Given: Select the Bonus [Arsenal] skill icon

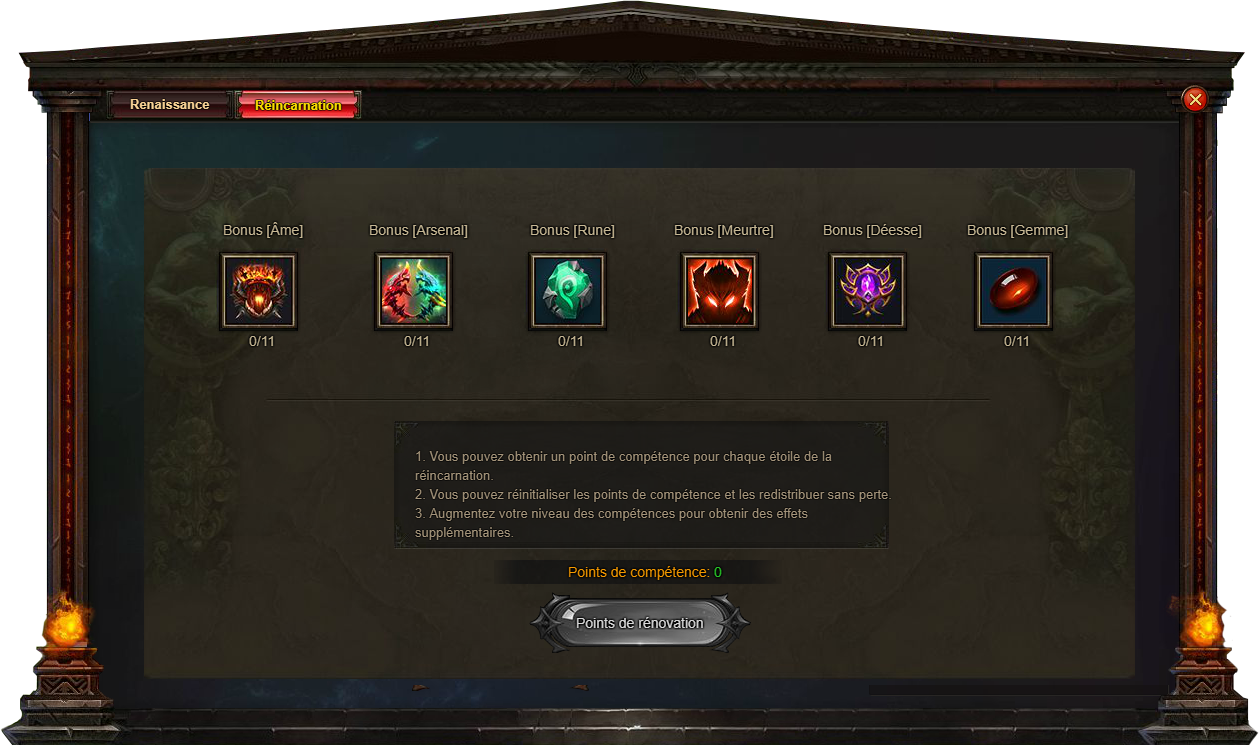Looking at the screenshot, I should (x=414, y=291).
